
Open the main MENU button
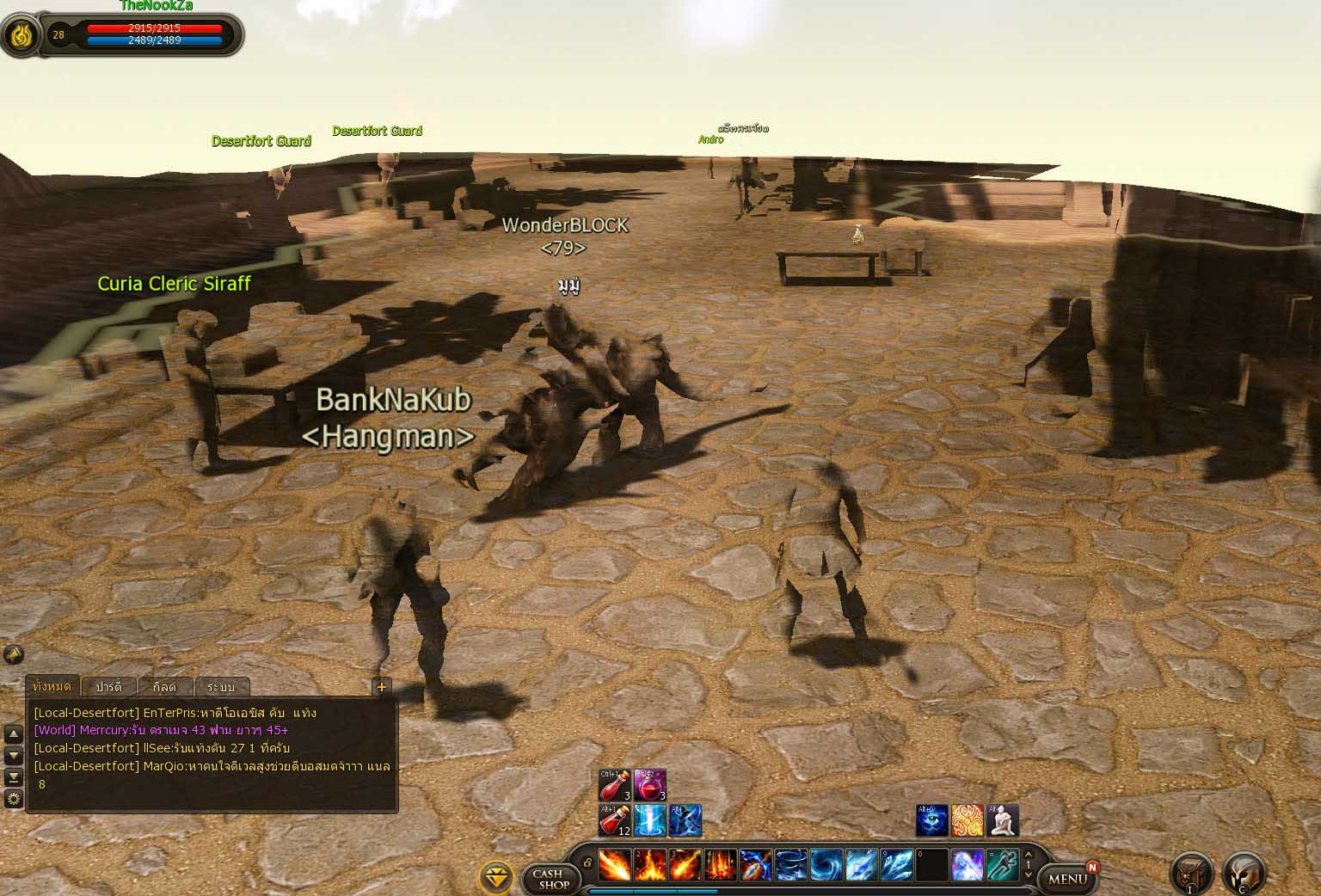click(x=1067, y=879)
